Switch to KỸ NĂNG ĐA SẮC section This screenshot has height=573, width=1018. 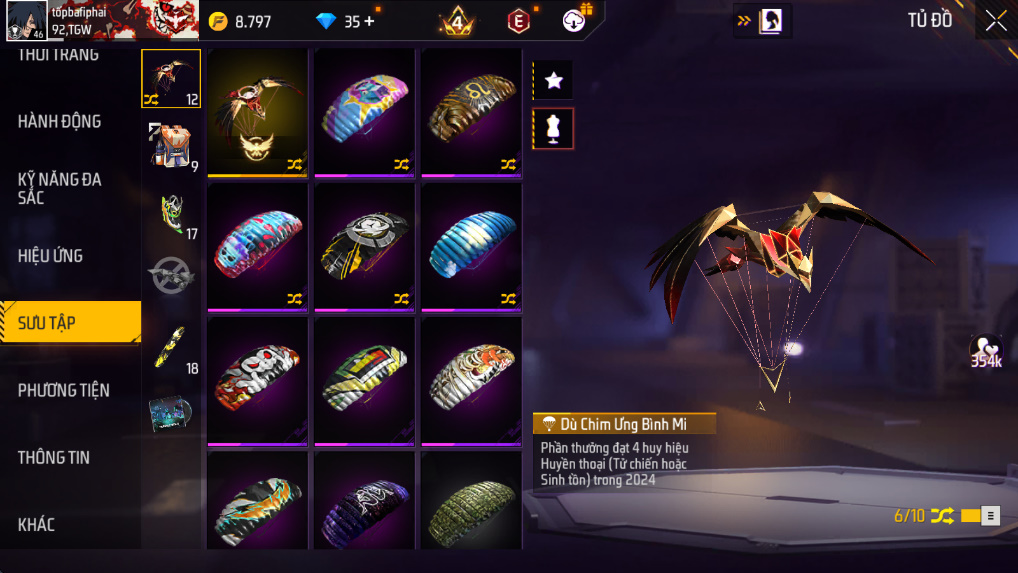pos(60,188)
